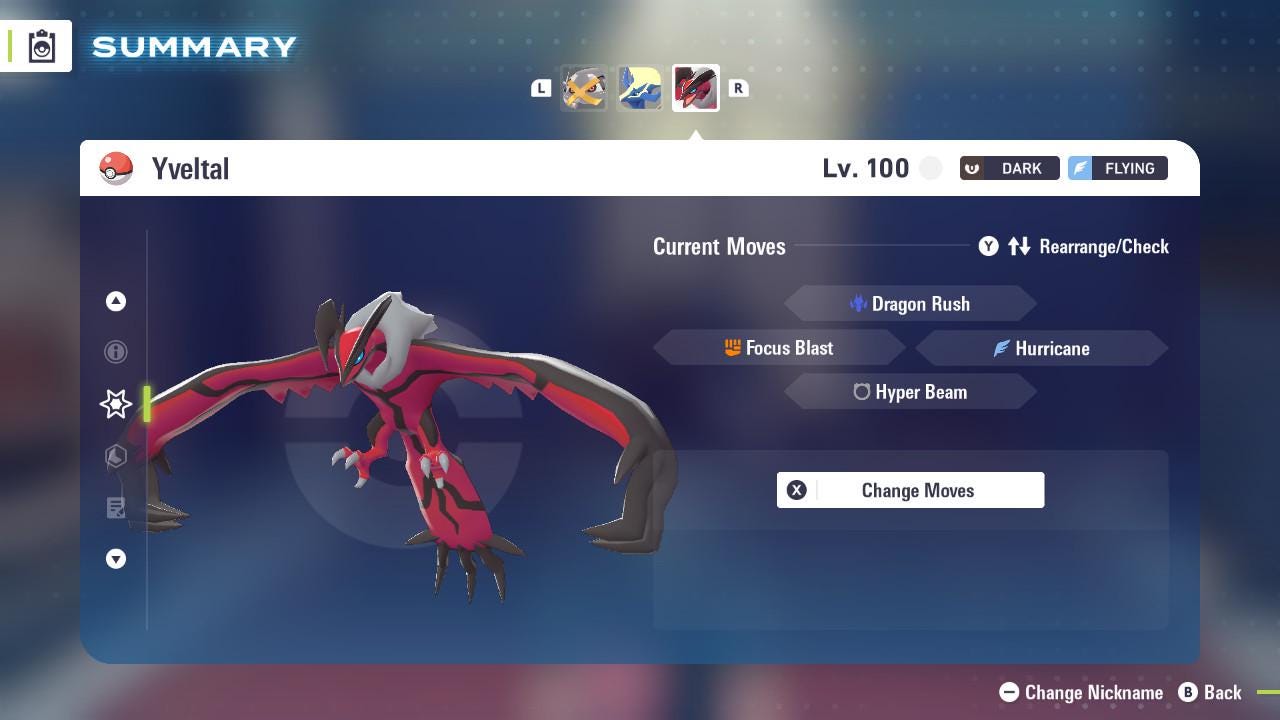1280x720 pixels.
Task: Switch to the Lugia summary tab
Action: pyautogui.click(x=639, y=88)
